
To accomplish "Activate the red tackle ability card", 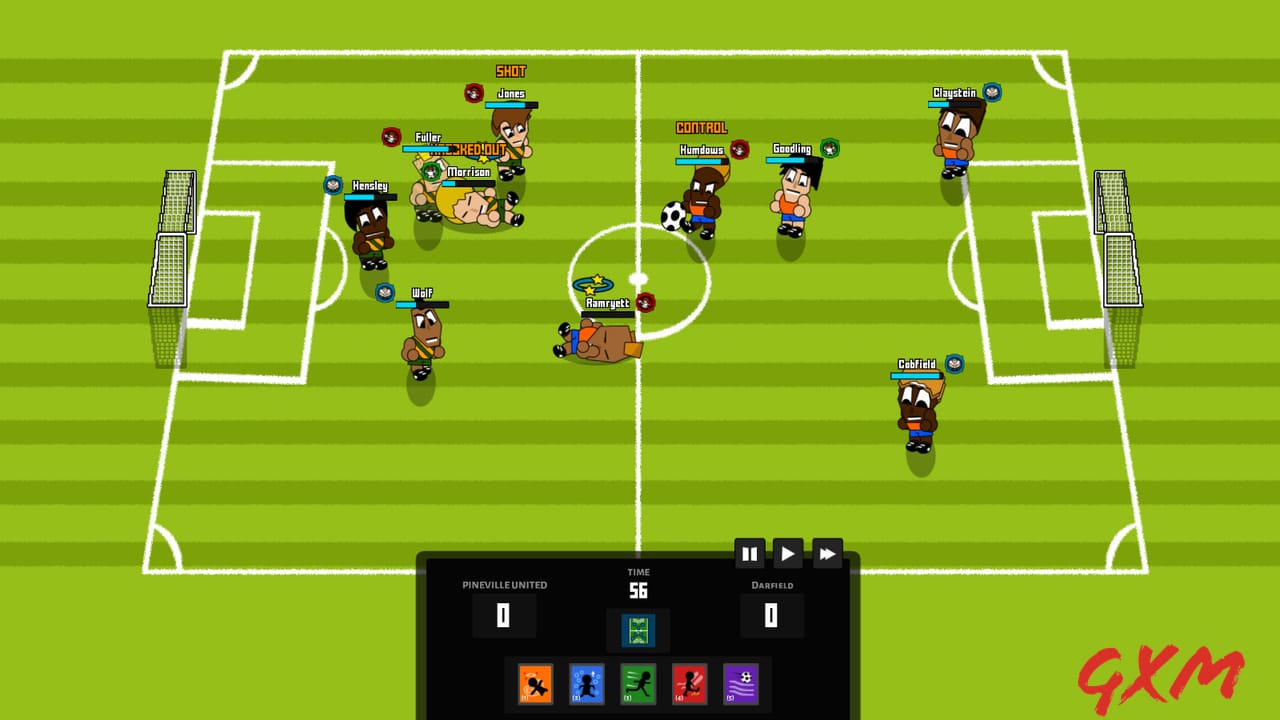I will coord(689,684).
